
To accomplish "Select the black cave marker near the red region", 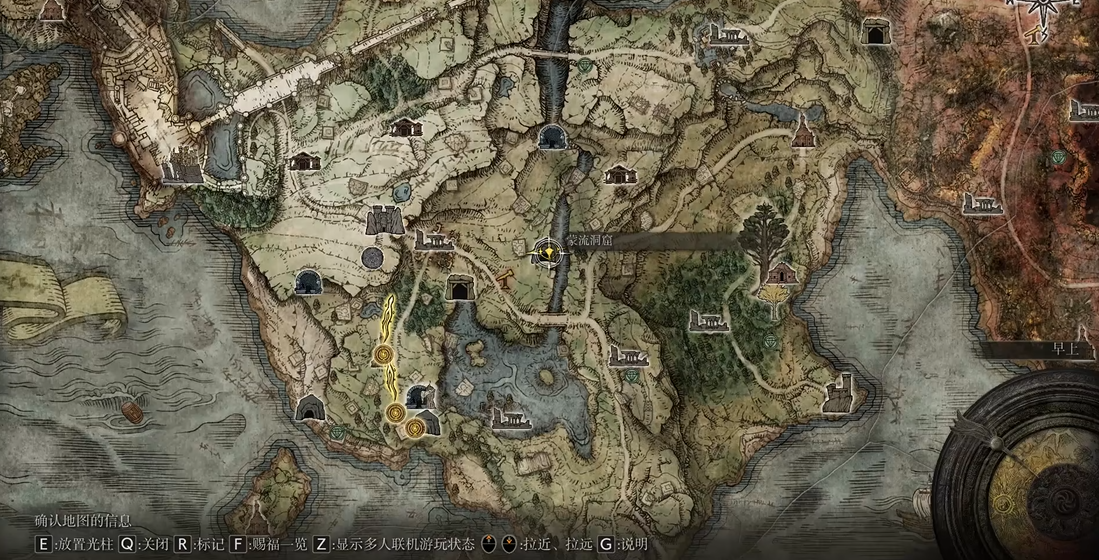I will tap(878, 31).
